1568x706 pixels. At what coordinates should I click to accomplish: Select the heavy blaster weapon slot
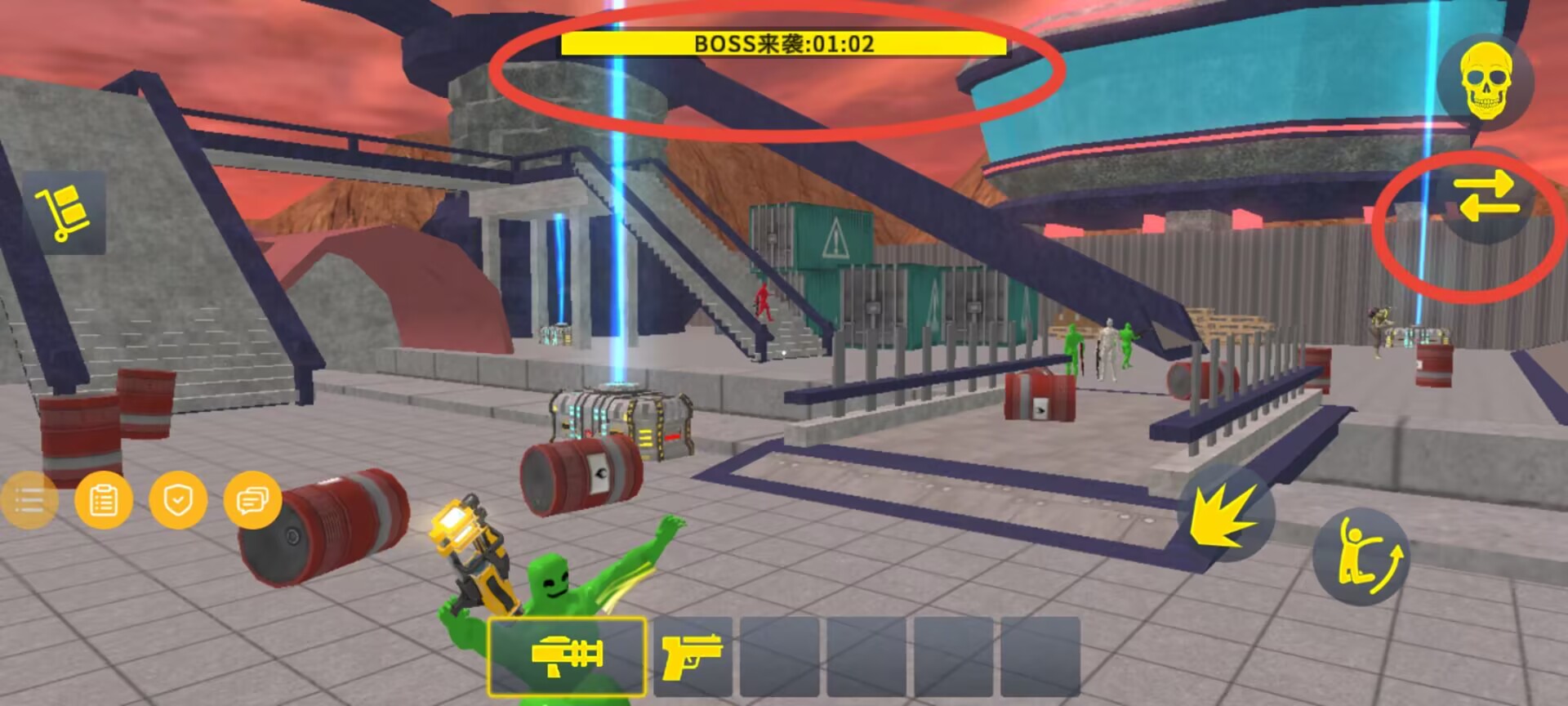(x=567, y=656)
